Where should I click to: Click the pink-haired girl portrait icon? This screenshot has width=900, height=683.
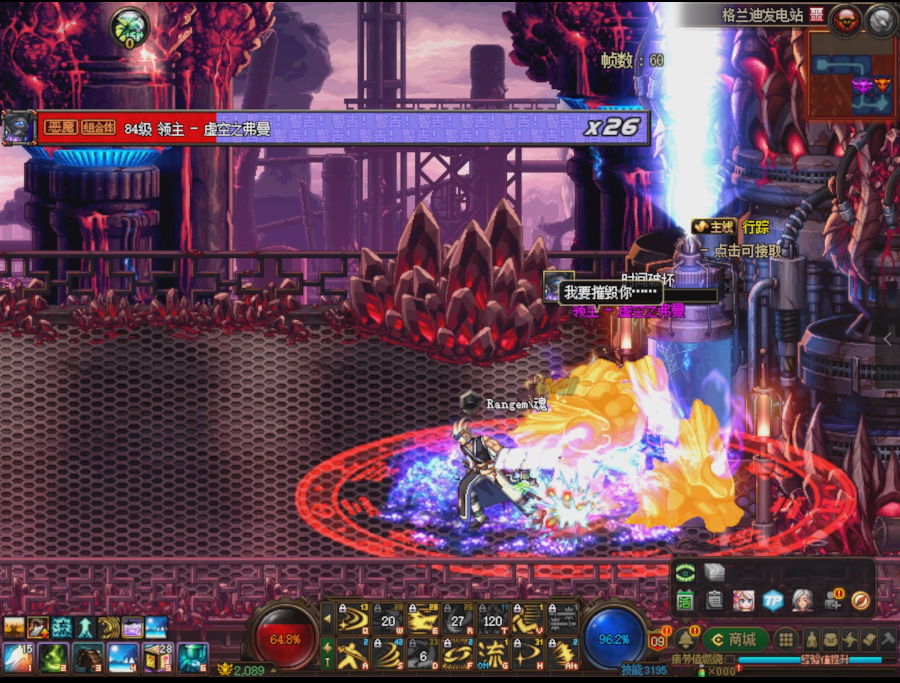tap(742, 600)
